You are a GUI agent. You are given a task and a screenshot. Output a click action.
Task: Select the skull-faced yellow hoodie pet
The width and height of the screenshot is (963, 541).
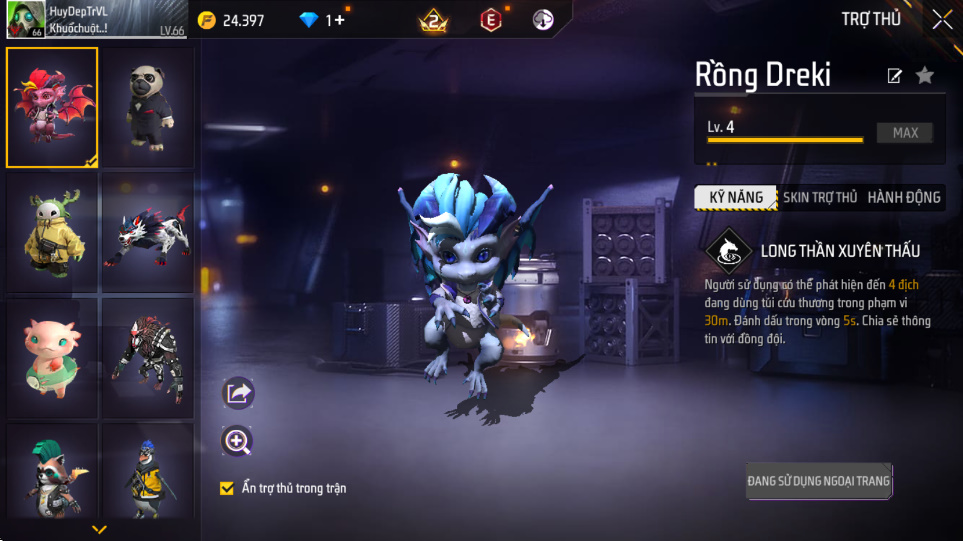[x=52, y=235]
